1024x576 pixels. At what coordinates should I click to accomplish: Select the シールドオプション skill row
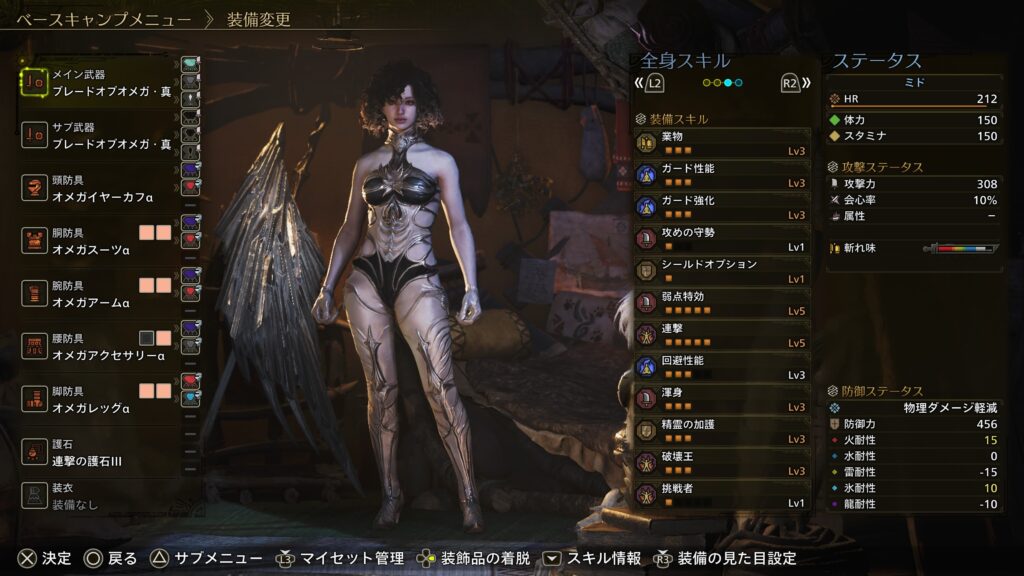point(722,270)
